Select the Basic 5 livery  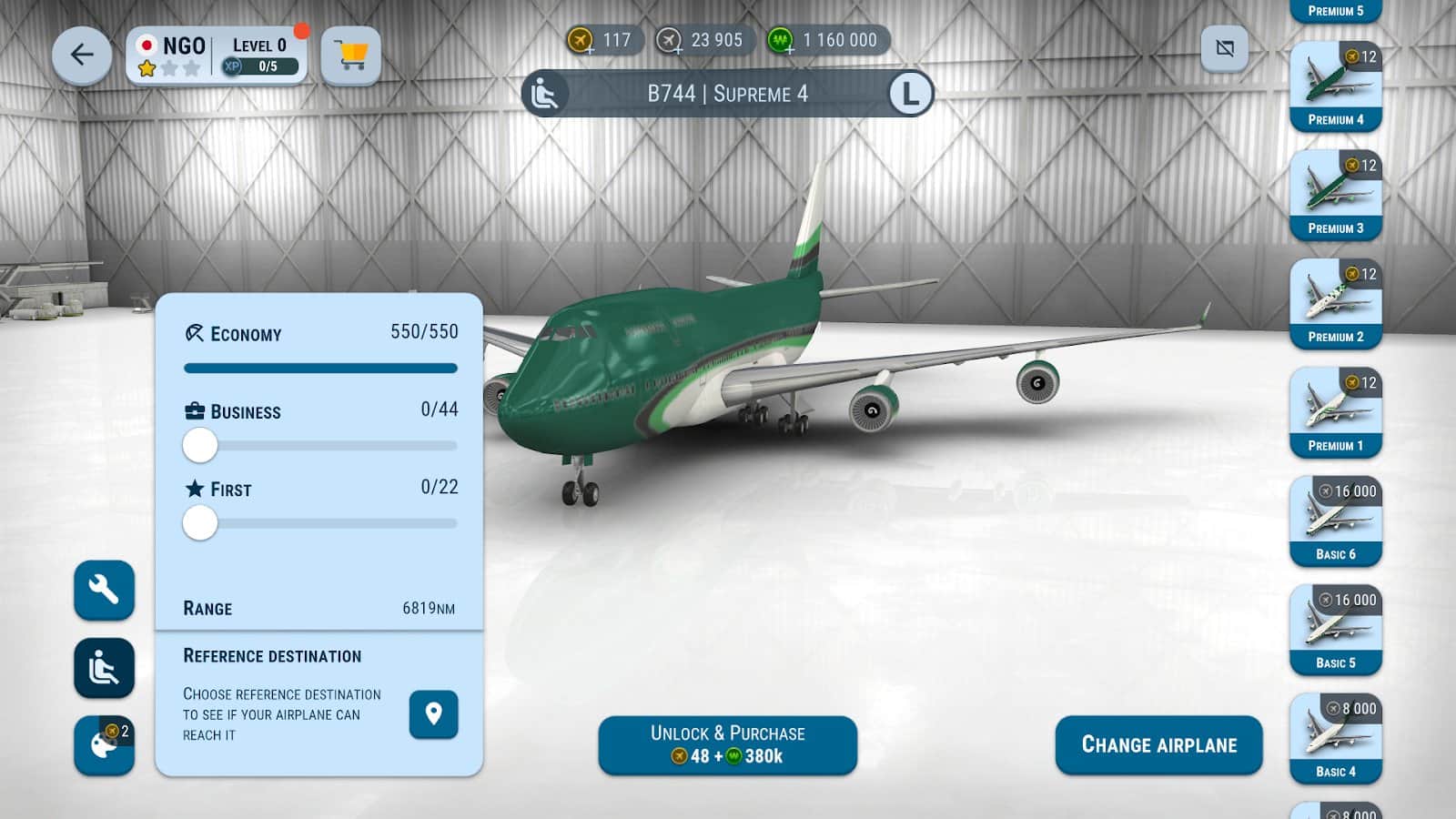click(x=1335, y=630)
